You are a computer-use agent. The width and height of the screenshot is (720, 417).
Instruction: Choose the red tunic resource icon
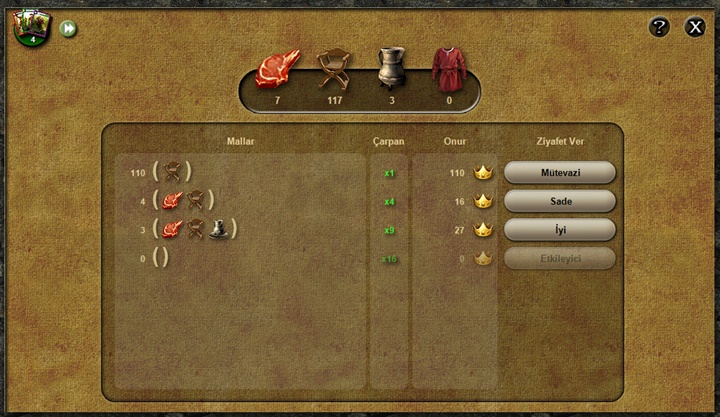(x=448, y=68)
